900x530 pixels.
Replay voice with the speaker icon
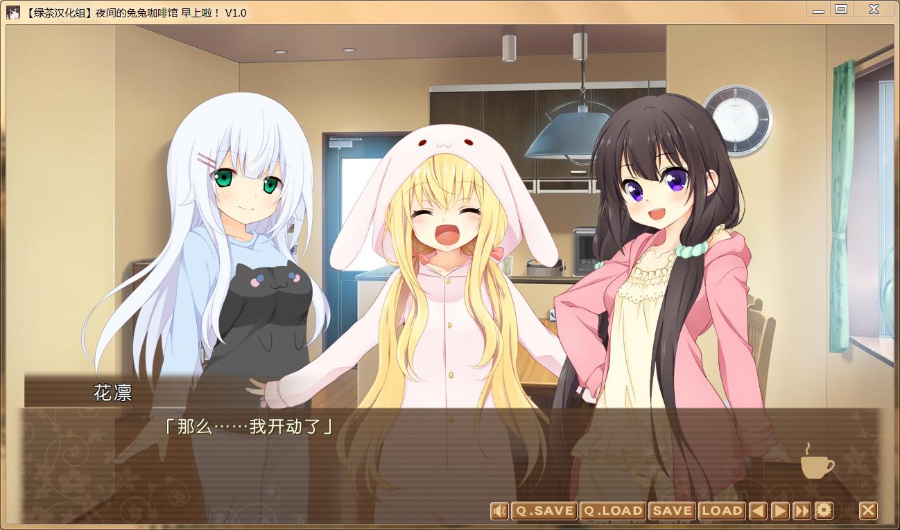[499, 511]
